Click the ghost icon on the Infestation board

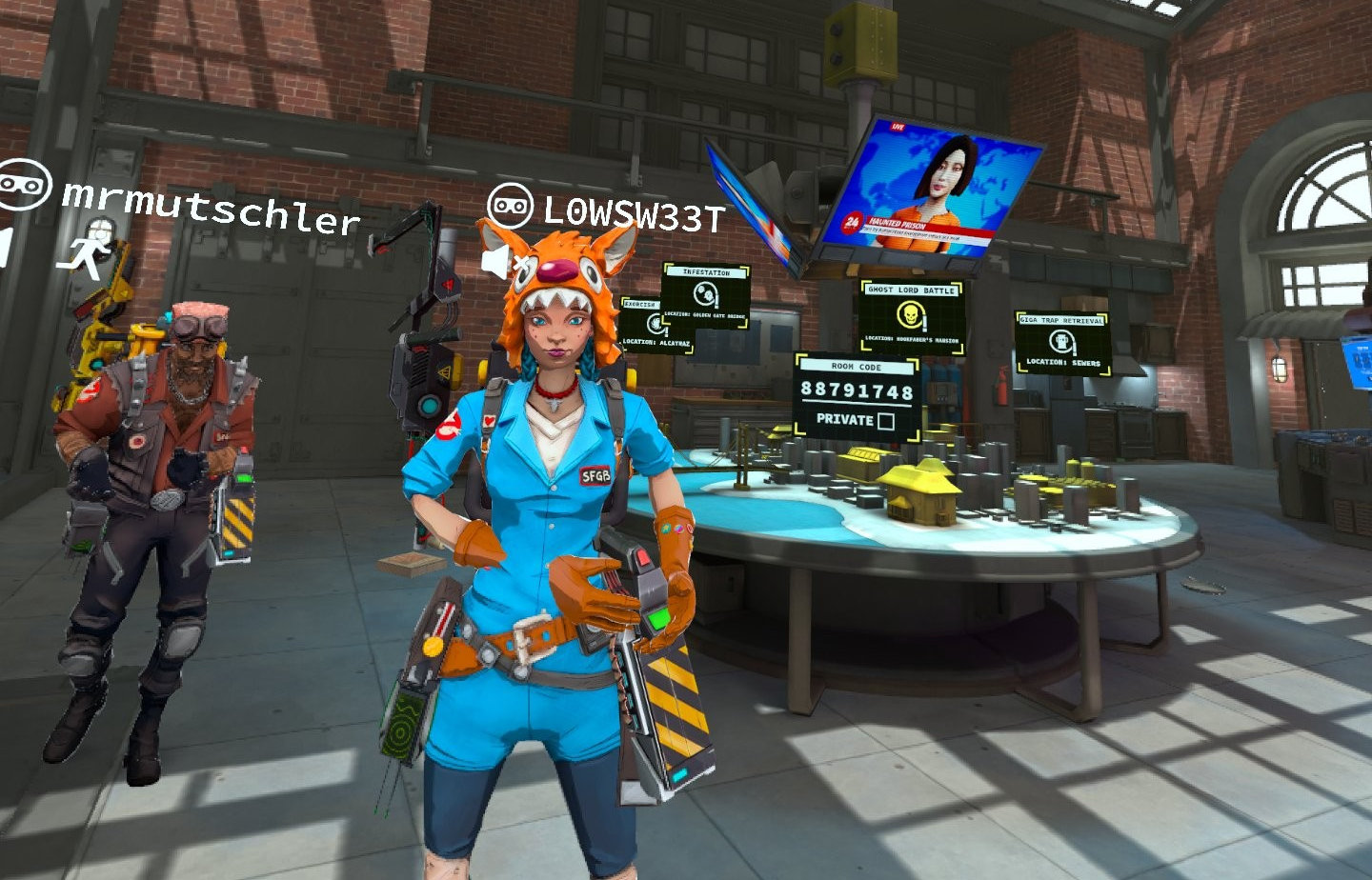coord(705,295)
